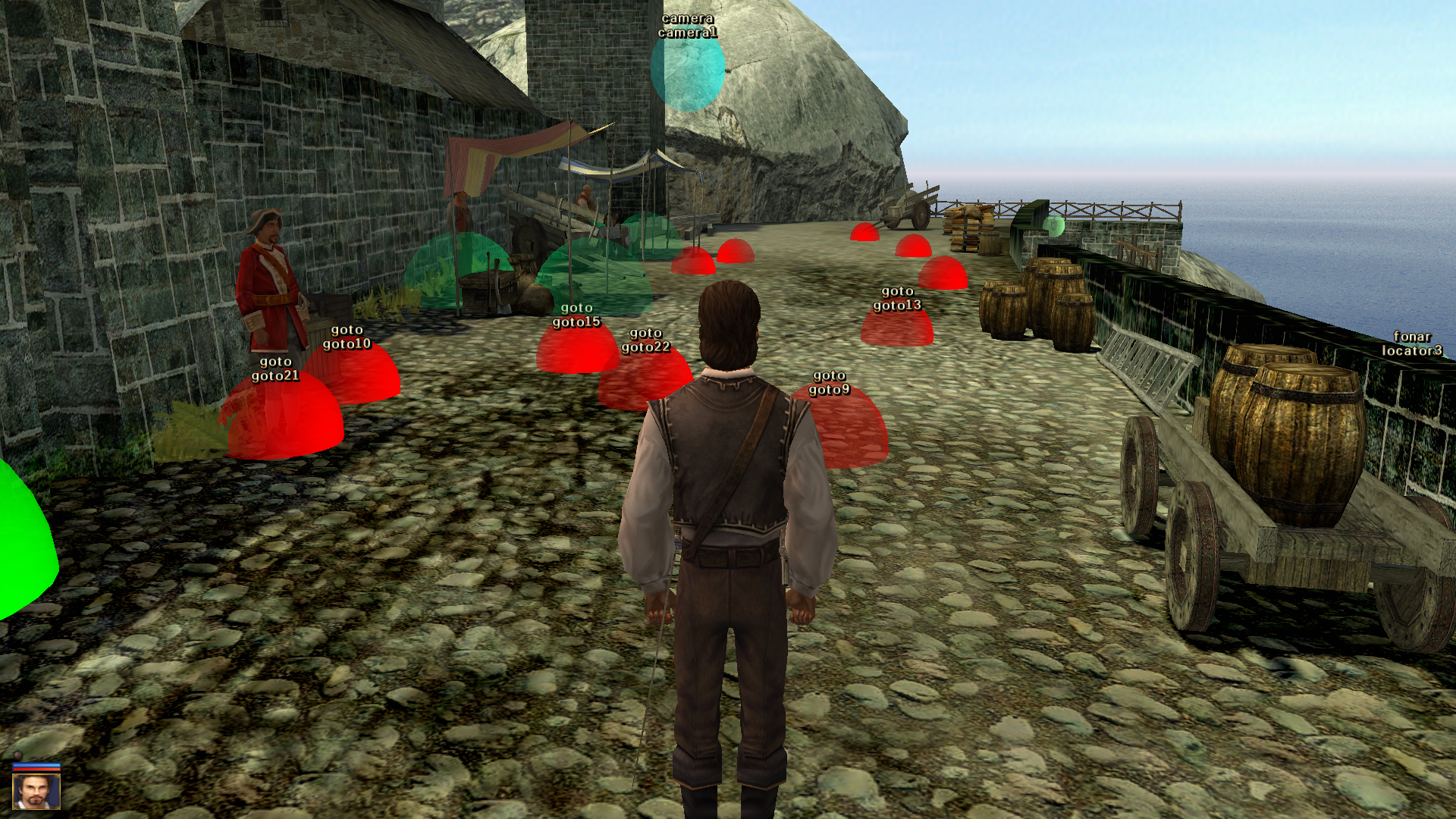Click the character portrait in the corner
The image size is (1456, 819).
click(x=36, y=791)
